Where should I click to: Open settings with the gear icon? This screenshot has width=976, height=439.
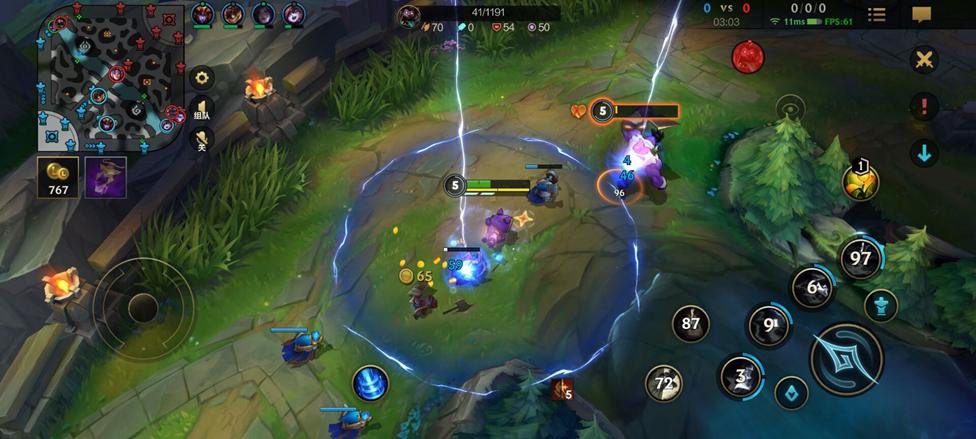tap(202, 77)
